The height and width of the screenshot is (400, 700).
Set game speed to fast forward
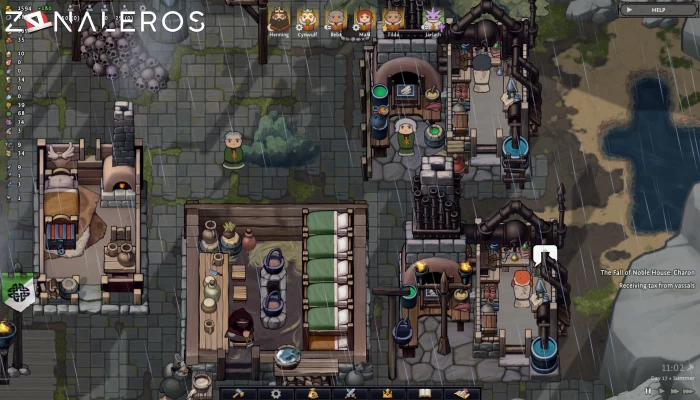[x=676, y=390]
